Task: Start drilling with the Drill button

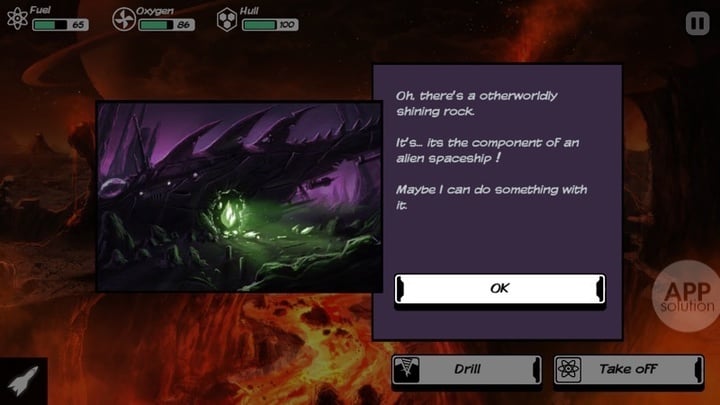Action: 466,369
